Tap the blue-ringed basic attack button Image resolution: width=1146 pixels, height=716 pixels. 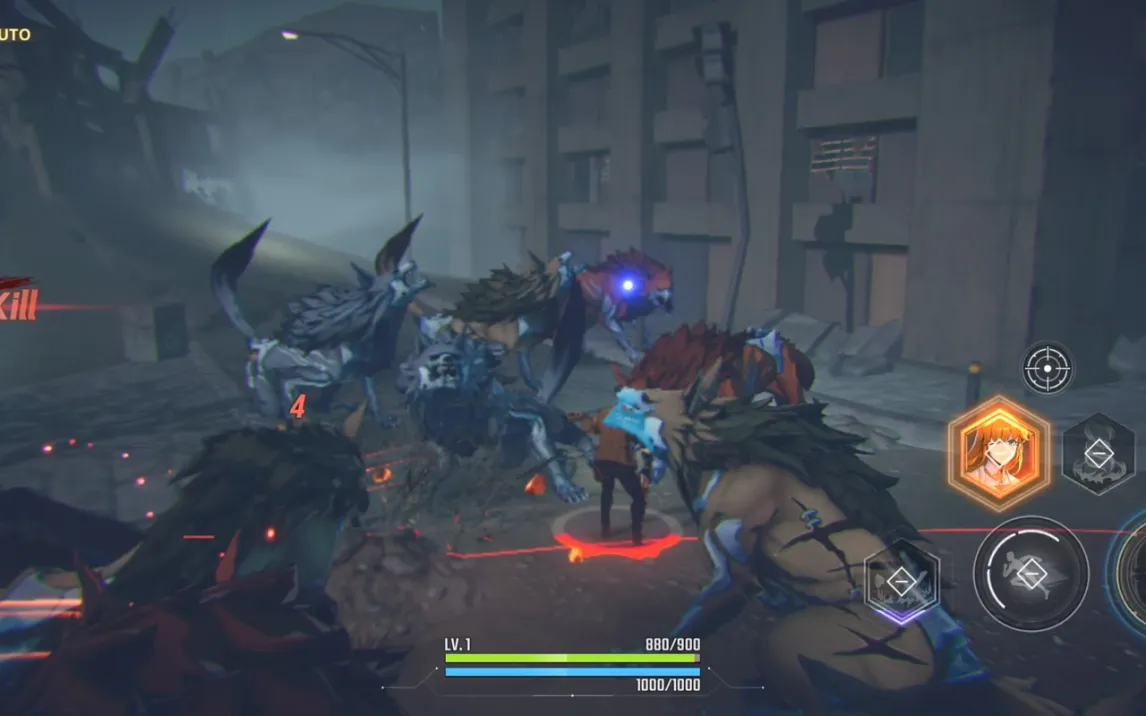pyautogui.click(x=1134, y=573)
